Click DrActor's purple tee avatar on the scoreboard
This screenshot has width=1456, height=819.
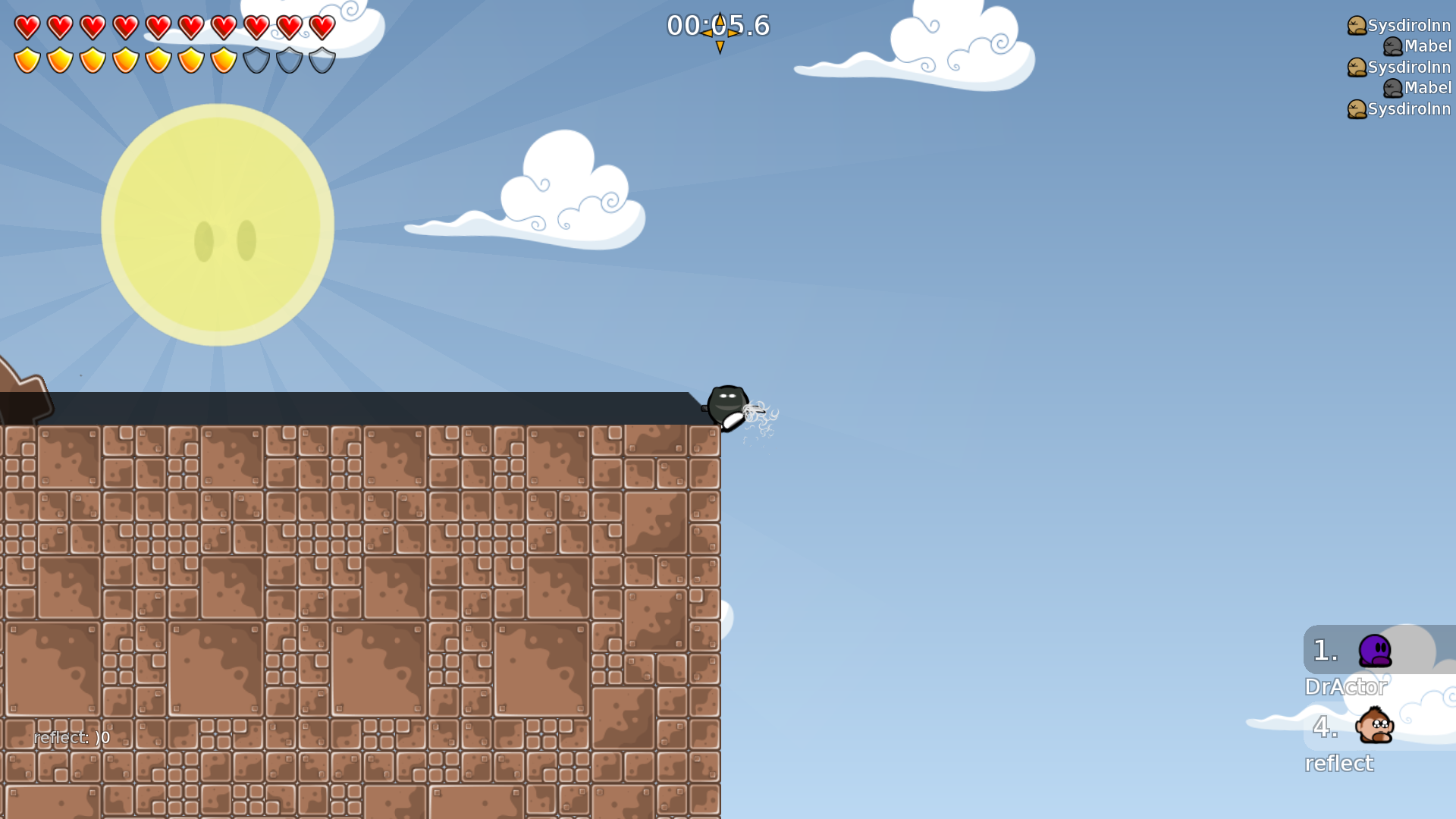tap(1374, 651)
